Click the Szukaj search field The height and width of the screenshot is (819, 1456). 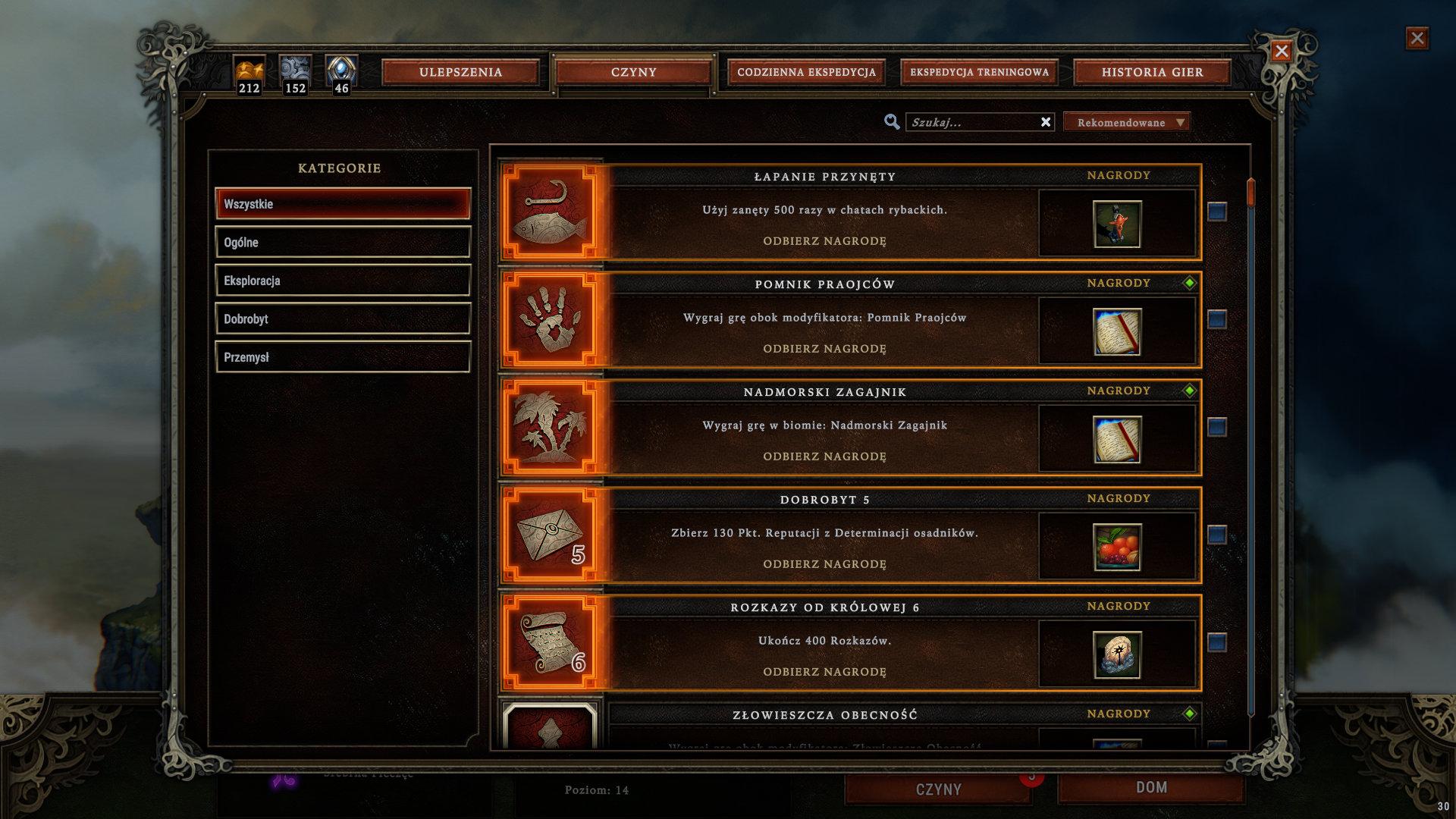click(972, 122)
